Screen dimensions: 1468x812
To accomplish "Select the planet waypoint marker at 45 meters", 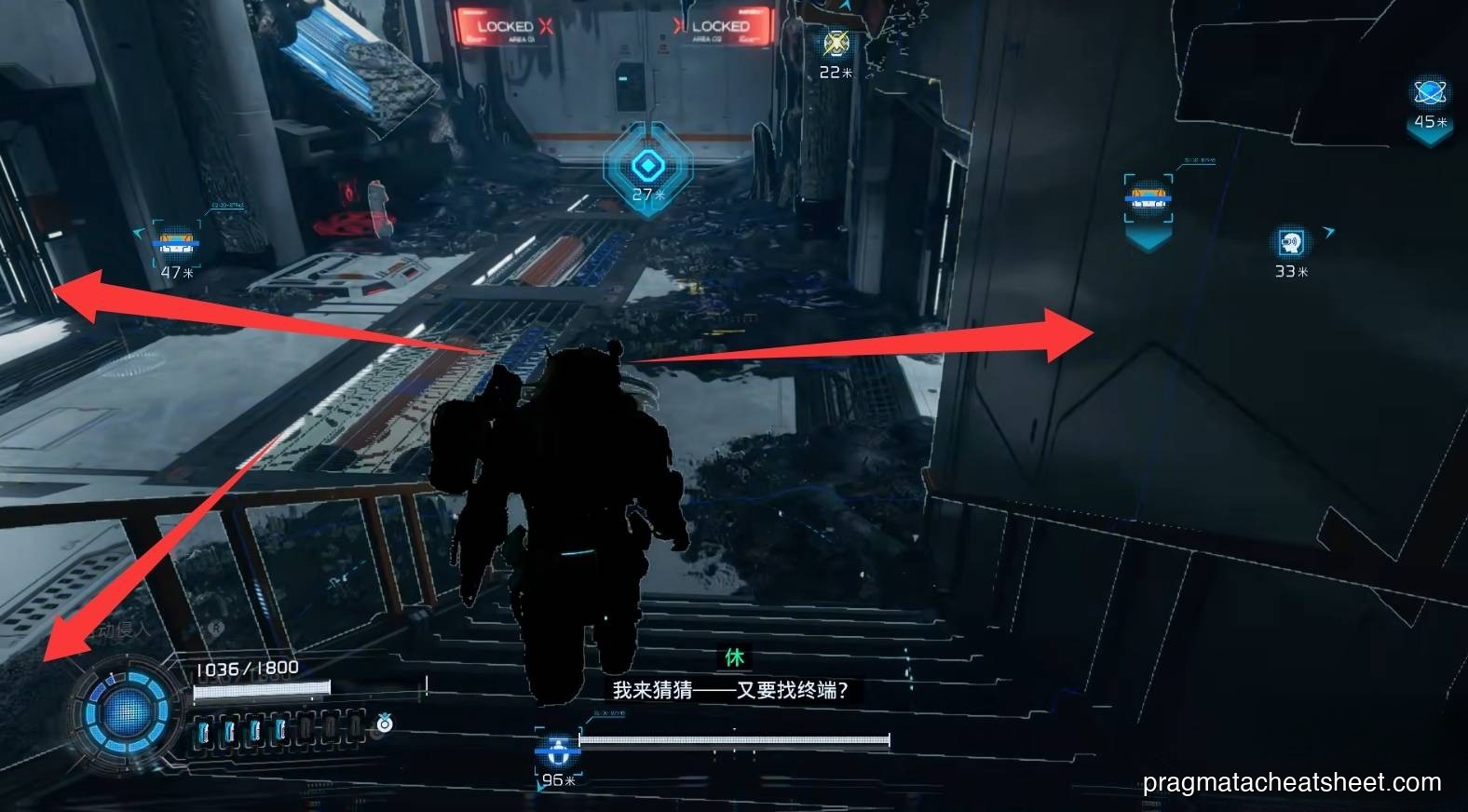I will 1429,92.
